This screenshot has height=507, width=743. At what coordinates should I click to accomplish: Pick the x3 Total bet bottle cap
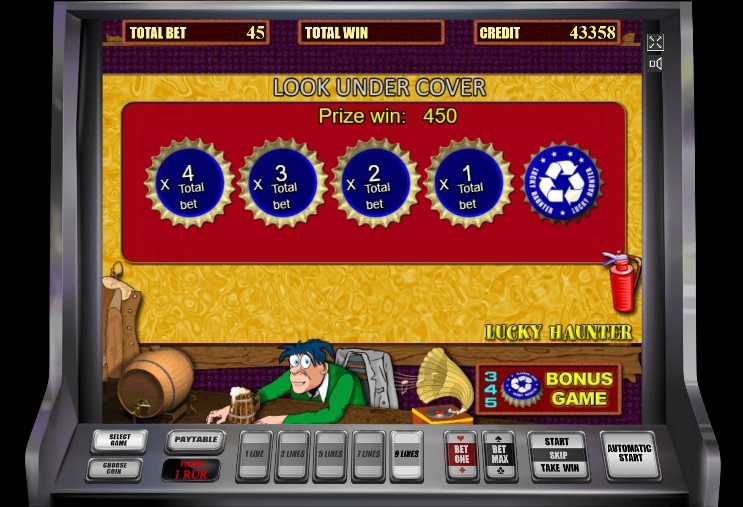282,184
